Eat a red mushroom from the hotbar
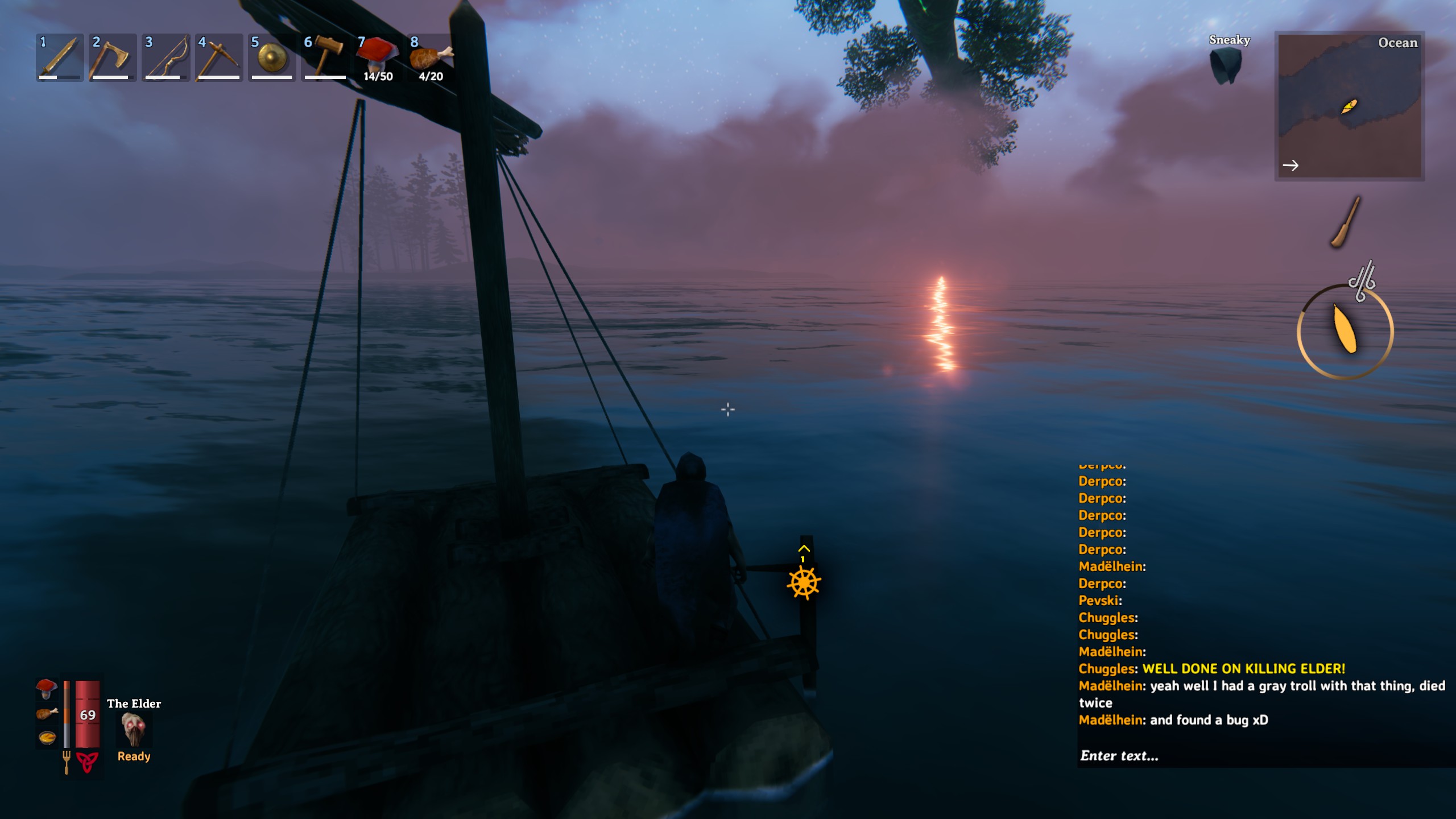 pyautogui.click(x=377, y=57)
